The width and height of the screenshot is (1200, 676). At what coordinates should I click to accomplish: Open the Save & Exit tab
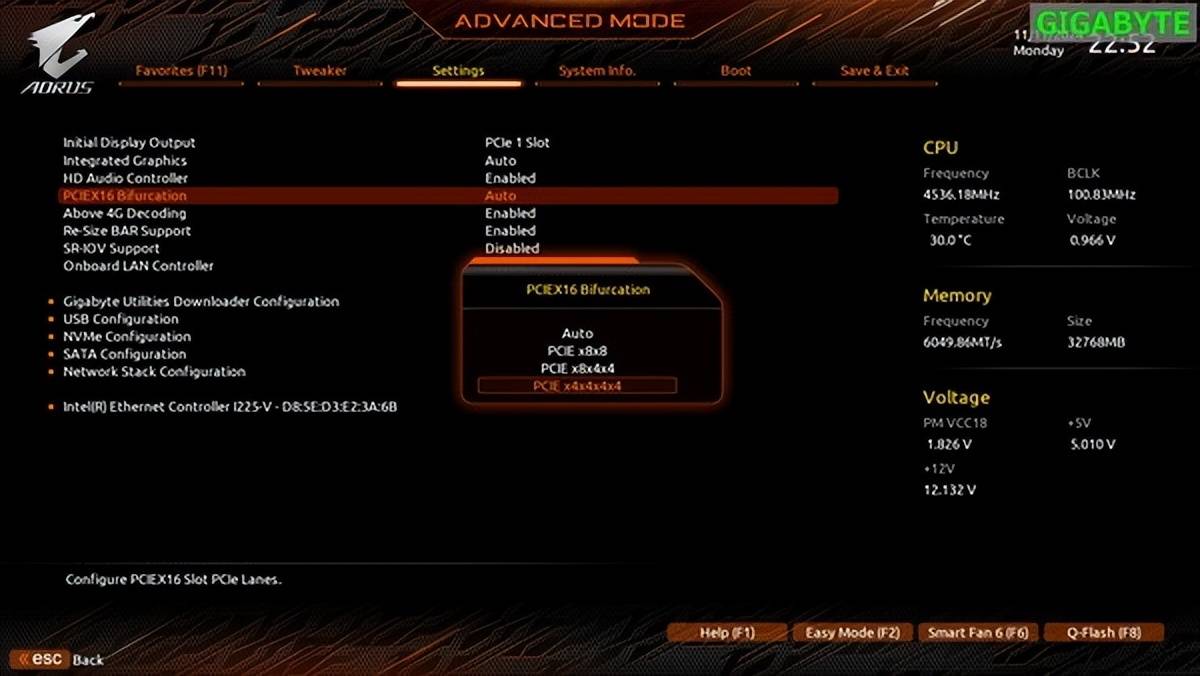874,71
